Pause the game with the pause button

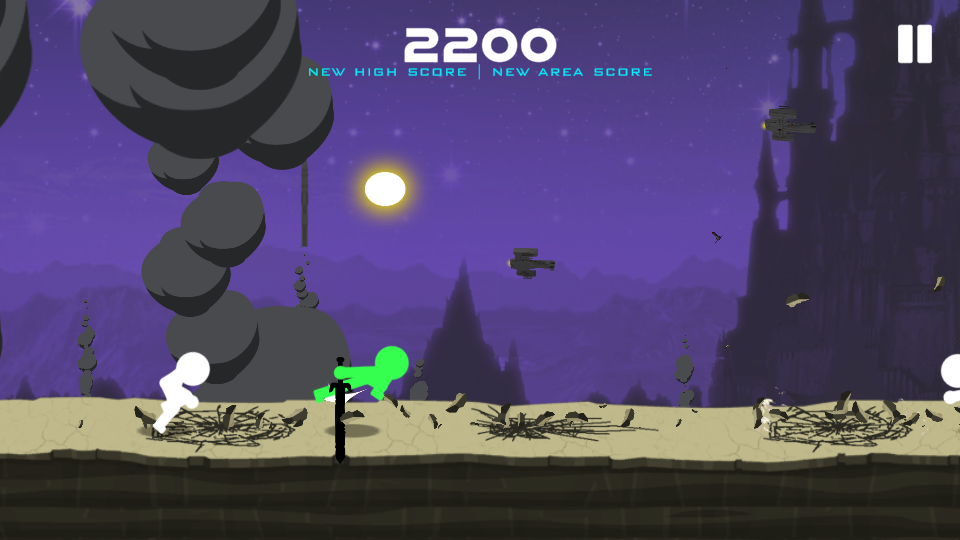pos(914,44)
